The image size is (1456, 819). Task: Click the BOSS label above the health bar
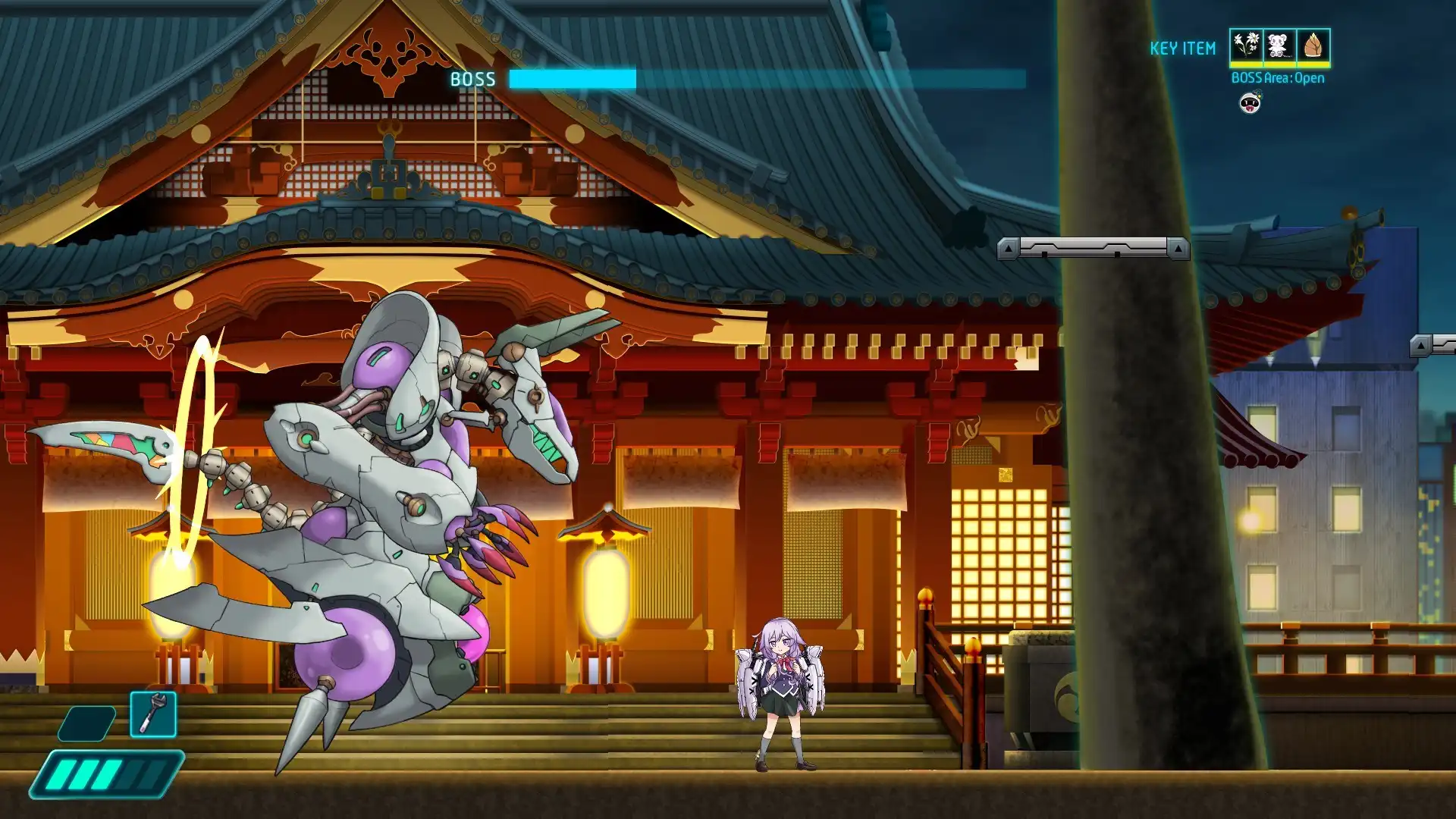[472, 79]
